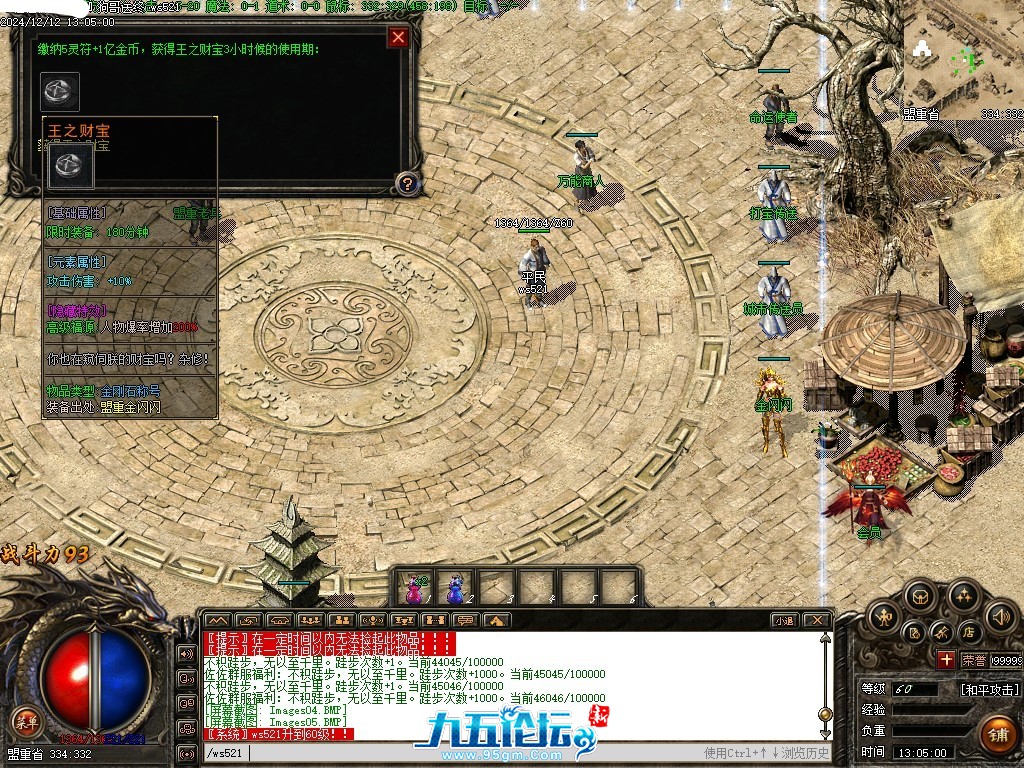Switch the 和平攻击 attack mode
The height and width of the screenshot is (768, 1024).
[990, 689]
